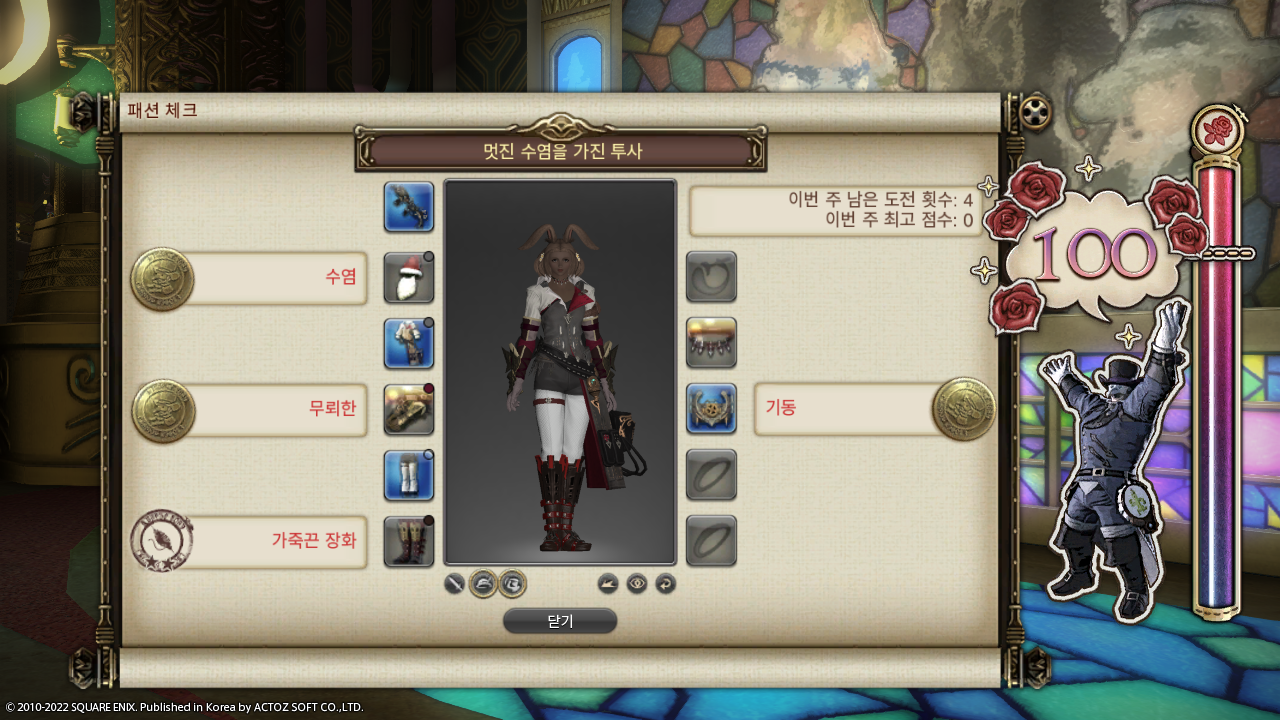Click the eye icon under the preview
This screenshot has height=720, width=1280.
(637, 583)
